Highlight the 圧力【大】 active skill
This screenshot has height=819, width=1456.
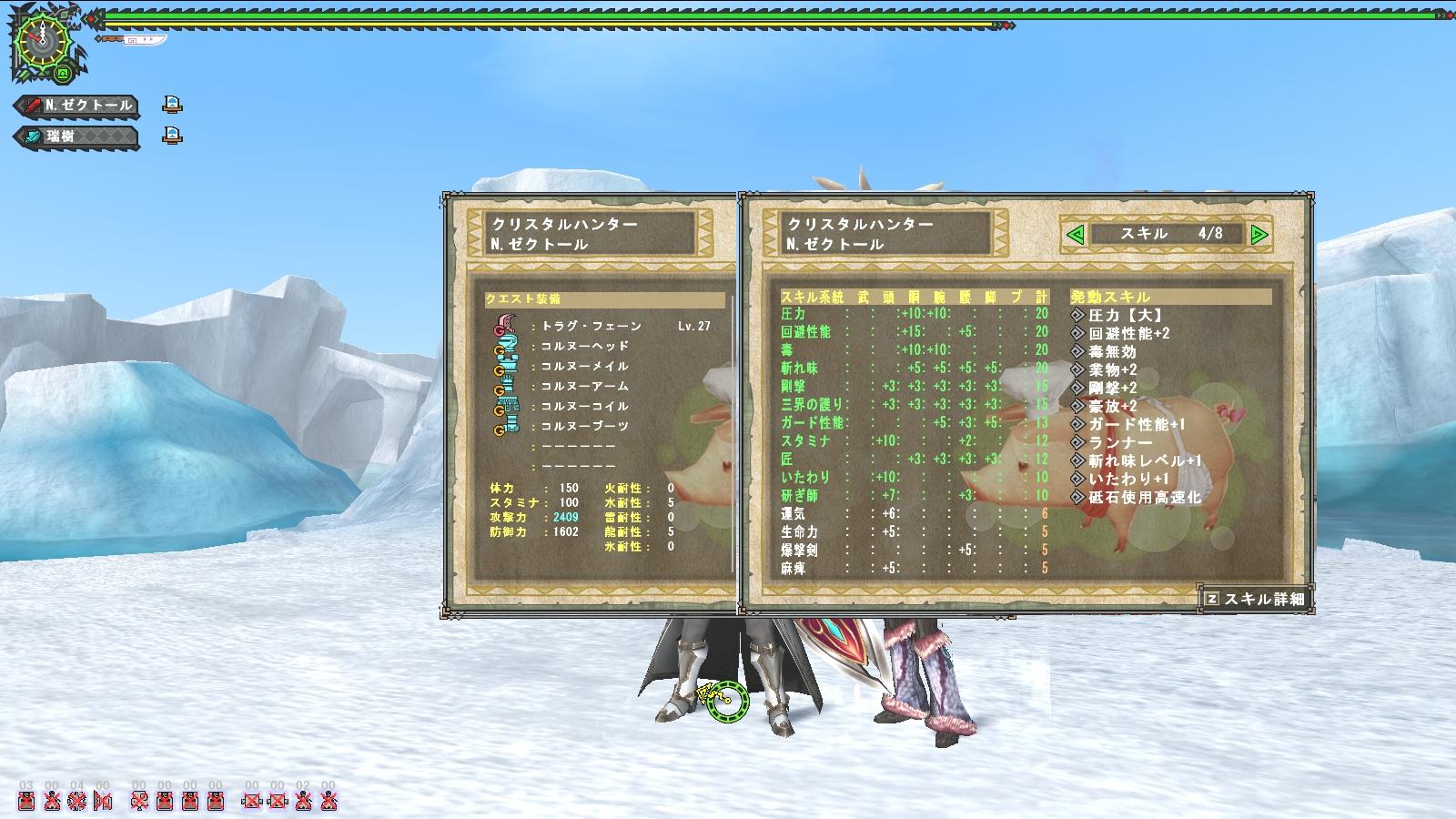[x=1126, y=316]
